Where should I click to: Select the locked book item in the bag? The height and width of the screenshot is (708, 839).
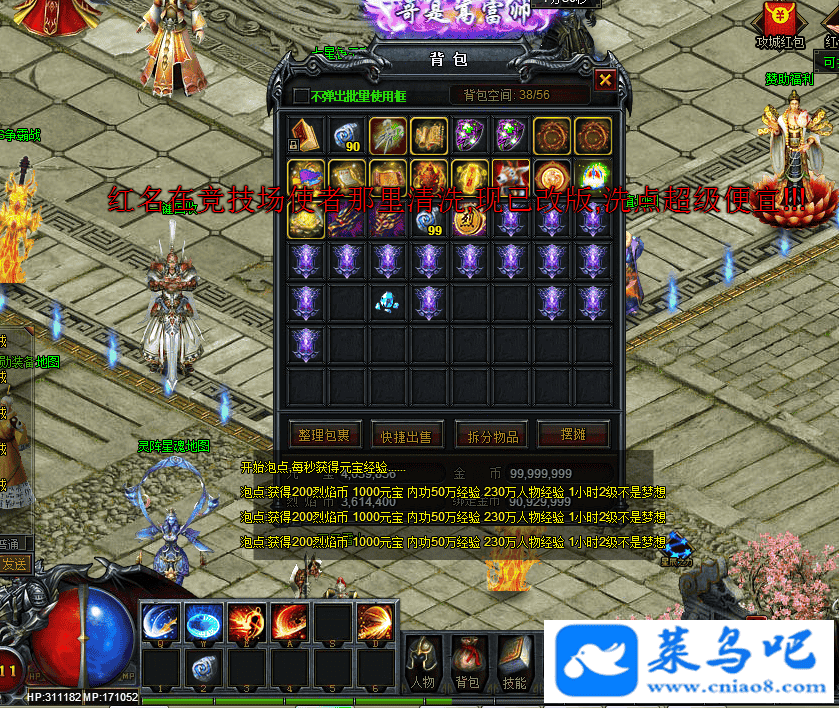304,134
